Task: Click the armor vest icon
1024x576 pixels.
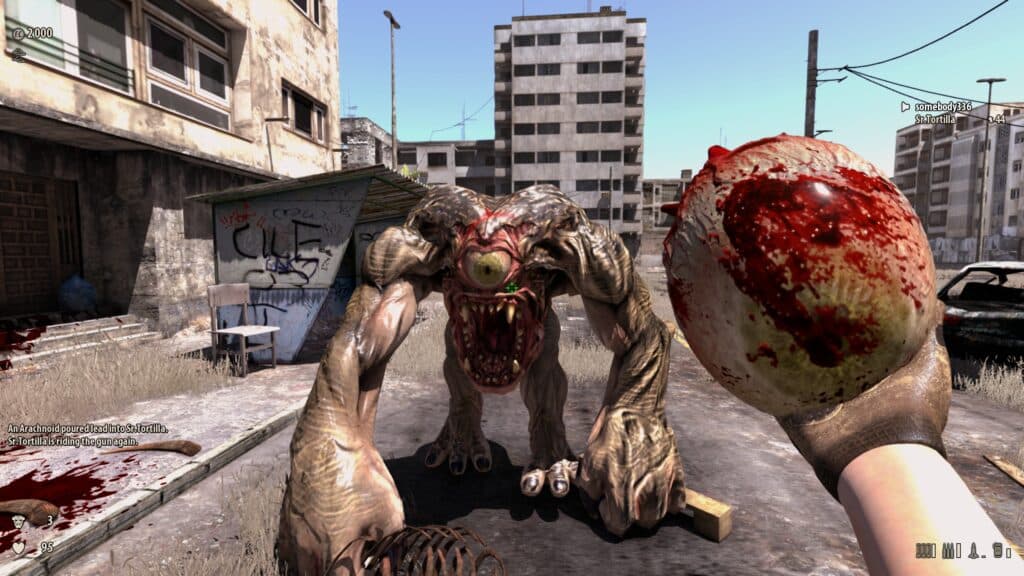Action: [x=17, y=519]
